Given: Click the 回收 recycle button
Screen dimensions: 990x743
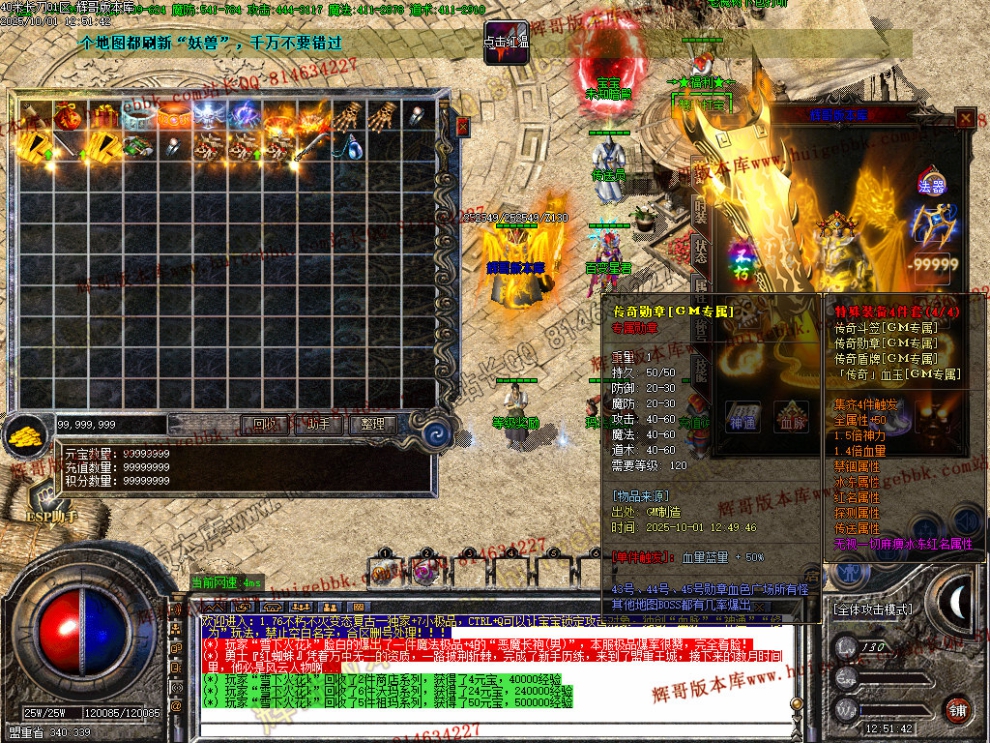Looking at the screenshot, I should [x=266, y=424].
